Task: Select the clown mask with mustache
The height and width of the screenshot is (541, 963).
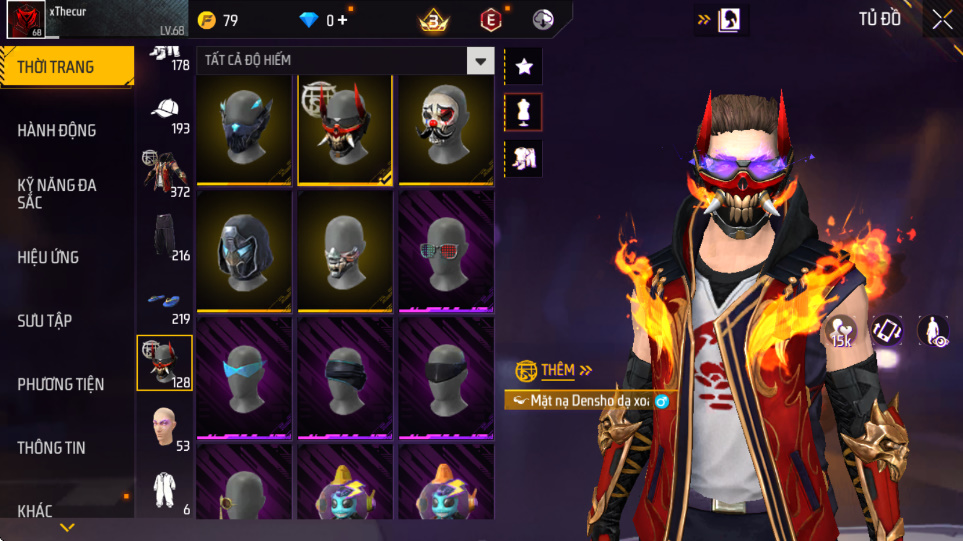Action: click(446, 130)
